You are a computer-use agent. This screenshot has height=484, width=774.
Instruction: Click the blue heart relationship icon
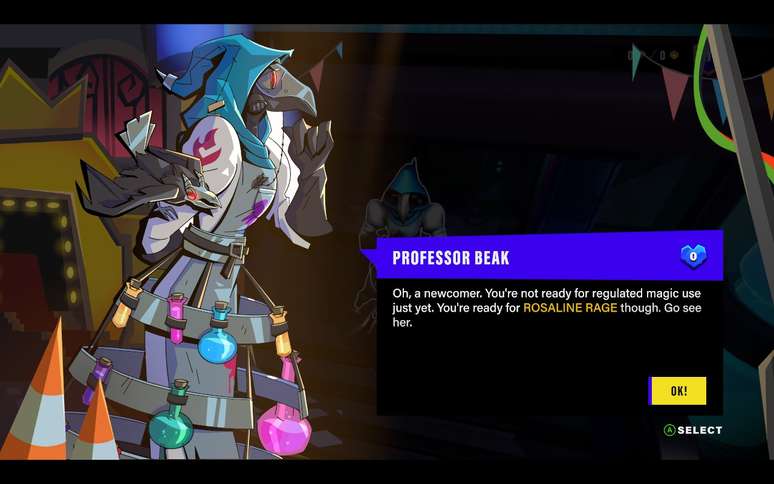(x=694, y=257)
